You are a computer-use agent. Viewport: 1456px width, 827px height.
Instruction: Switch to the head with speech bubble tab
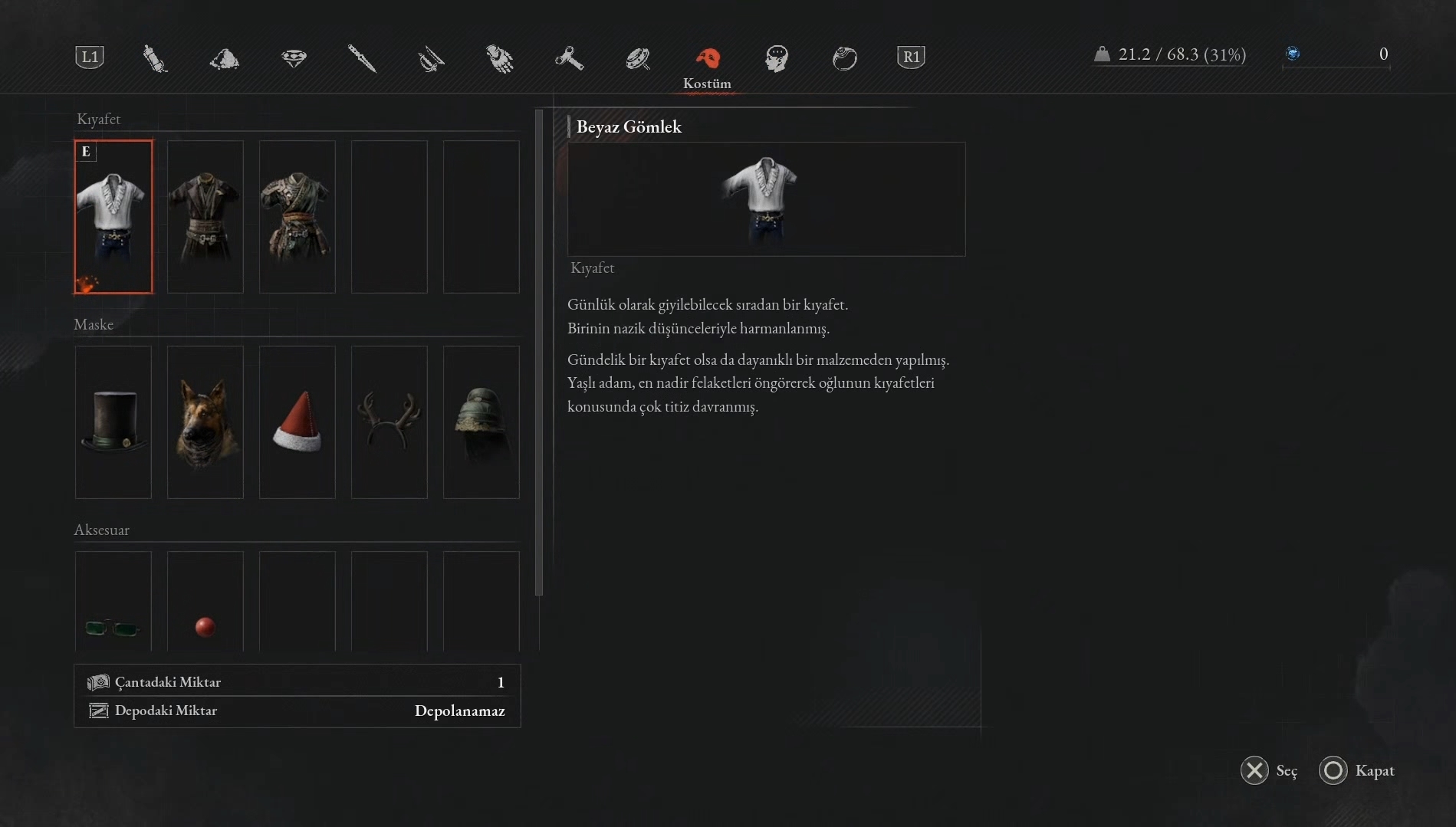[x=776, y=58]
